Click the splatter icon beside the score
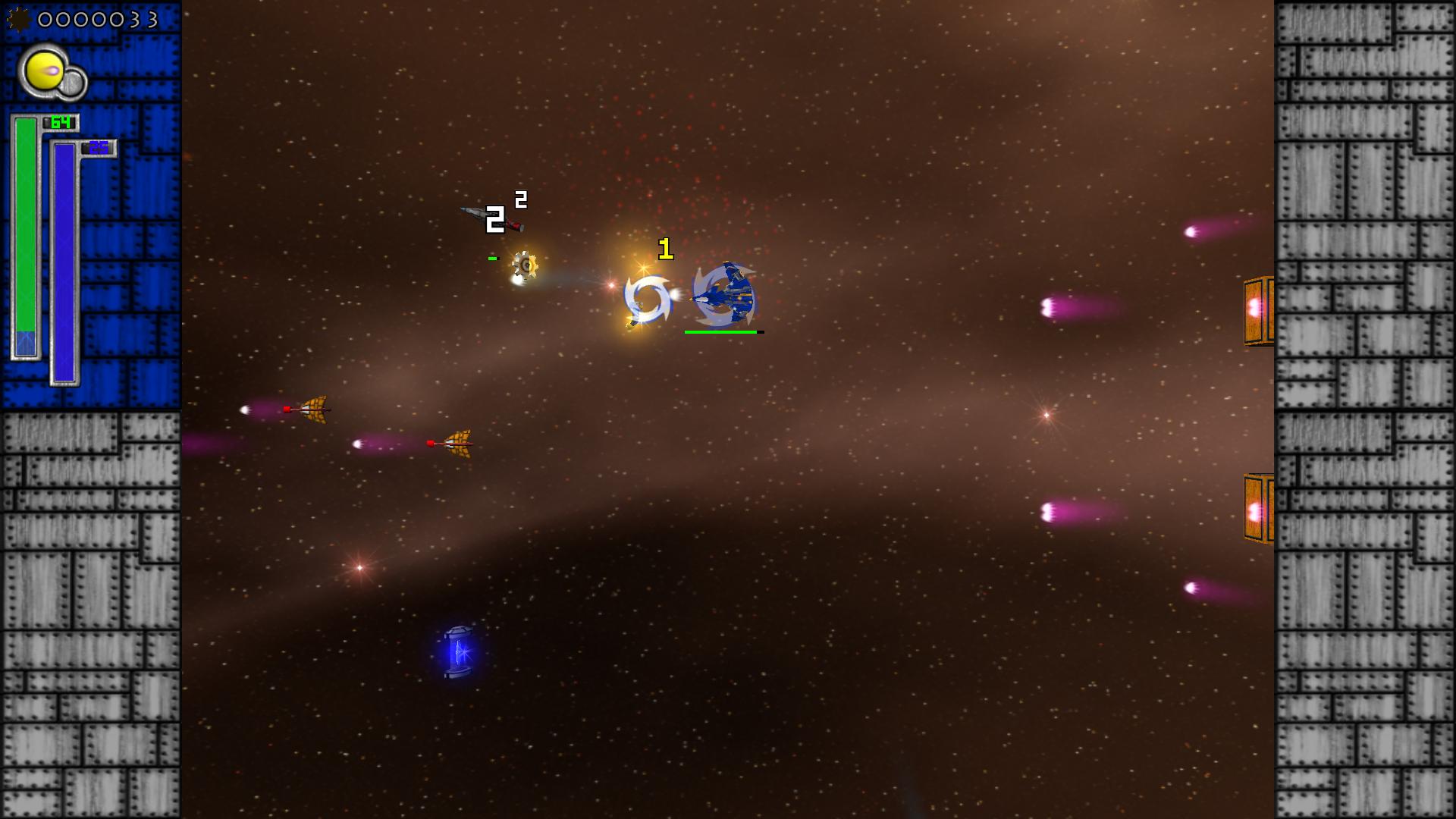This screenshot has height=819, width=1456. [x=18, y=20]
